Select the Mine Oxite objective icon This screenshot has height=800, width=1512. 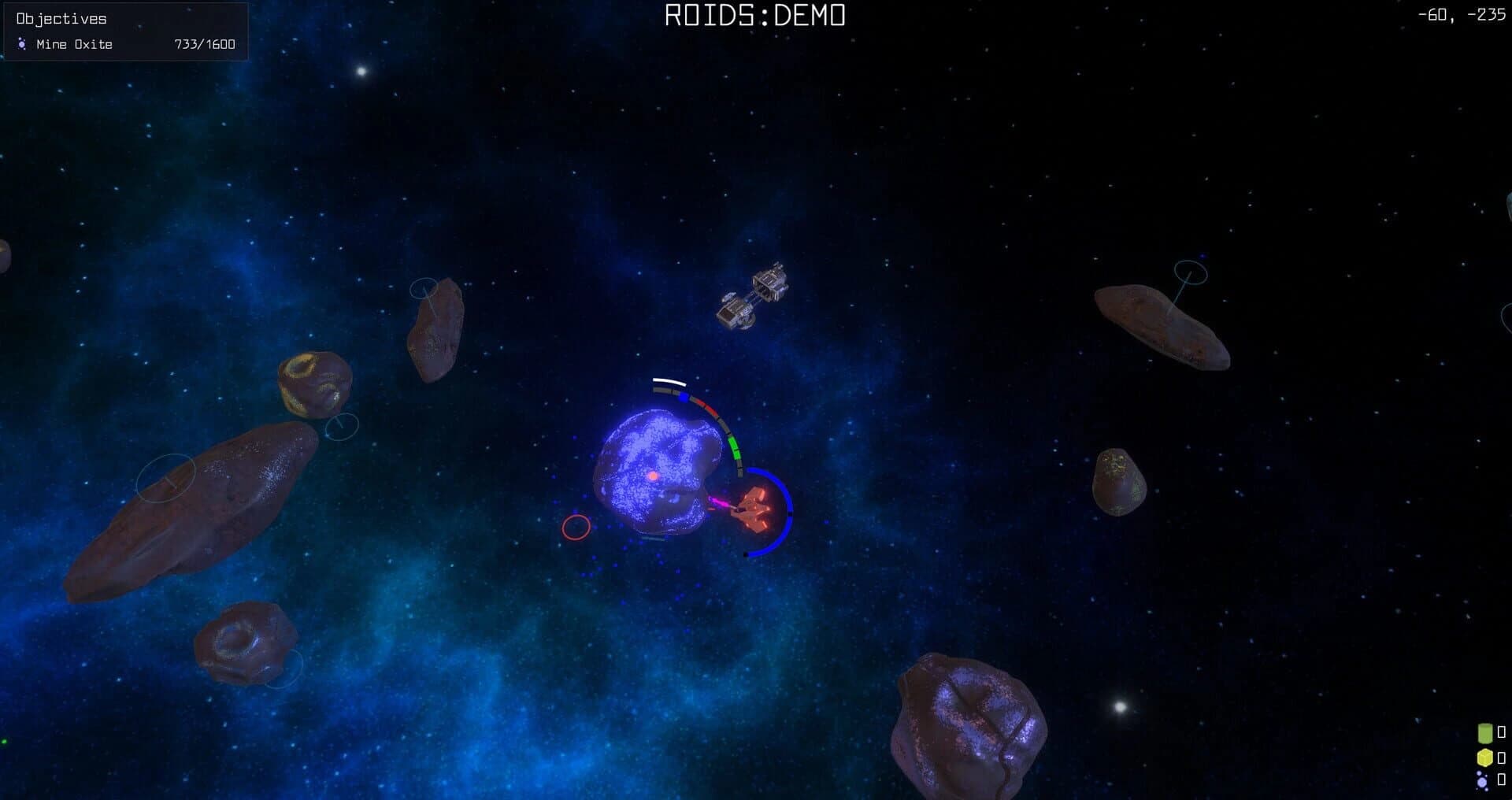pyautogui.click(x=21, y=44)
